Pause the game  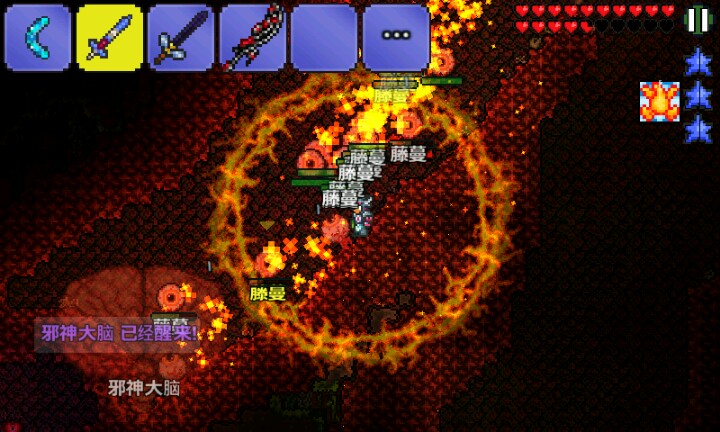click(697, 20)
